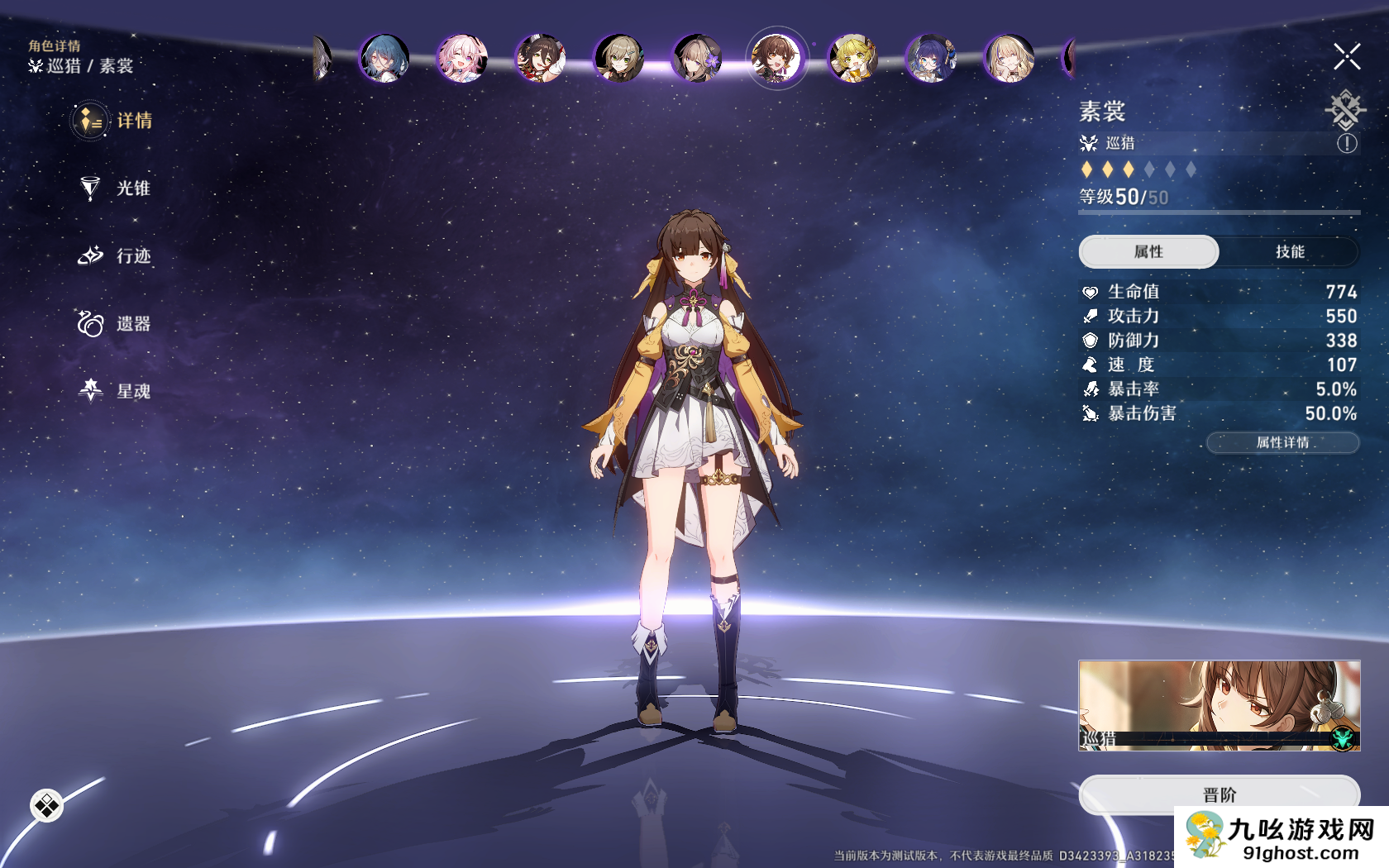Open the 光锥 light cone menu
The height and width of the screenshot is (868, 1389).
(116, 188)
